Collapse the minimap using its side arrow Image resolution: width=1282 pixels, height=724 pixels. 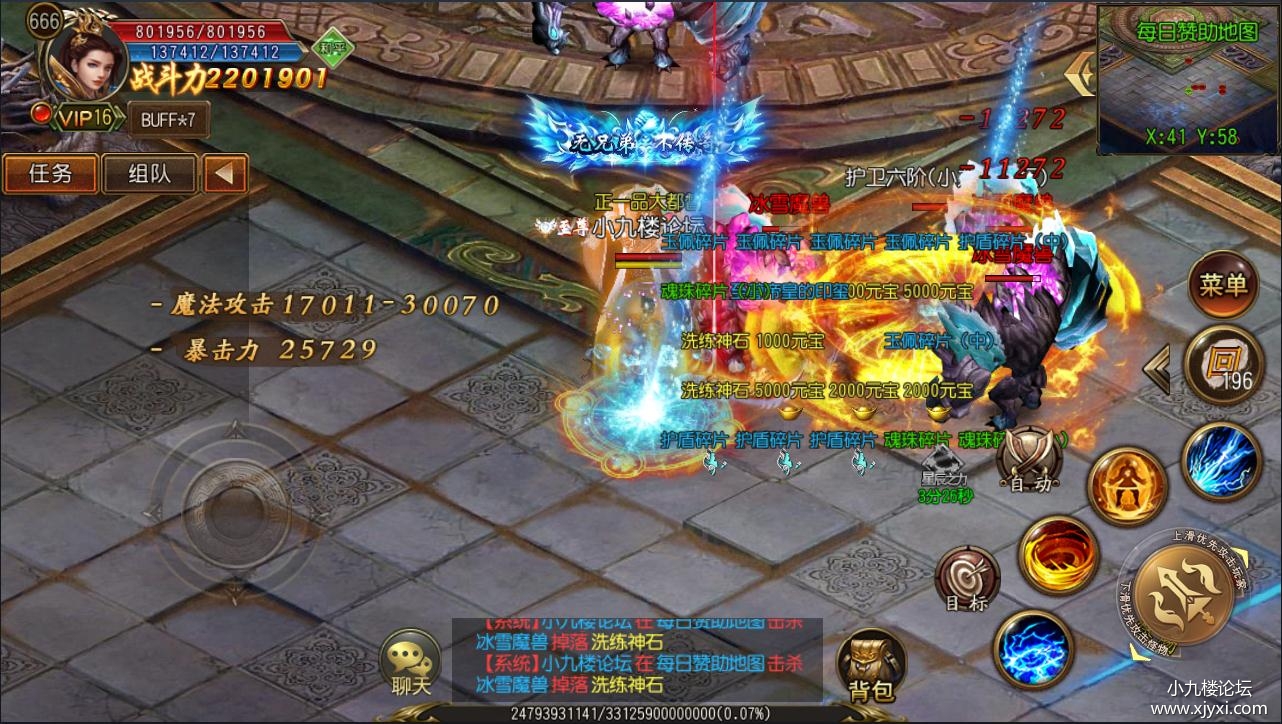tap(1081, 75)
